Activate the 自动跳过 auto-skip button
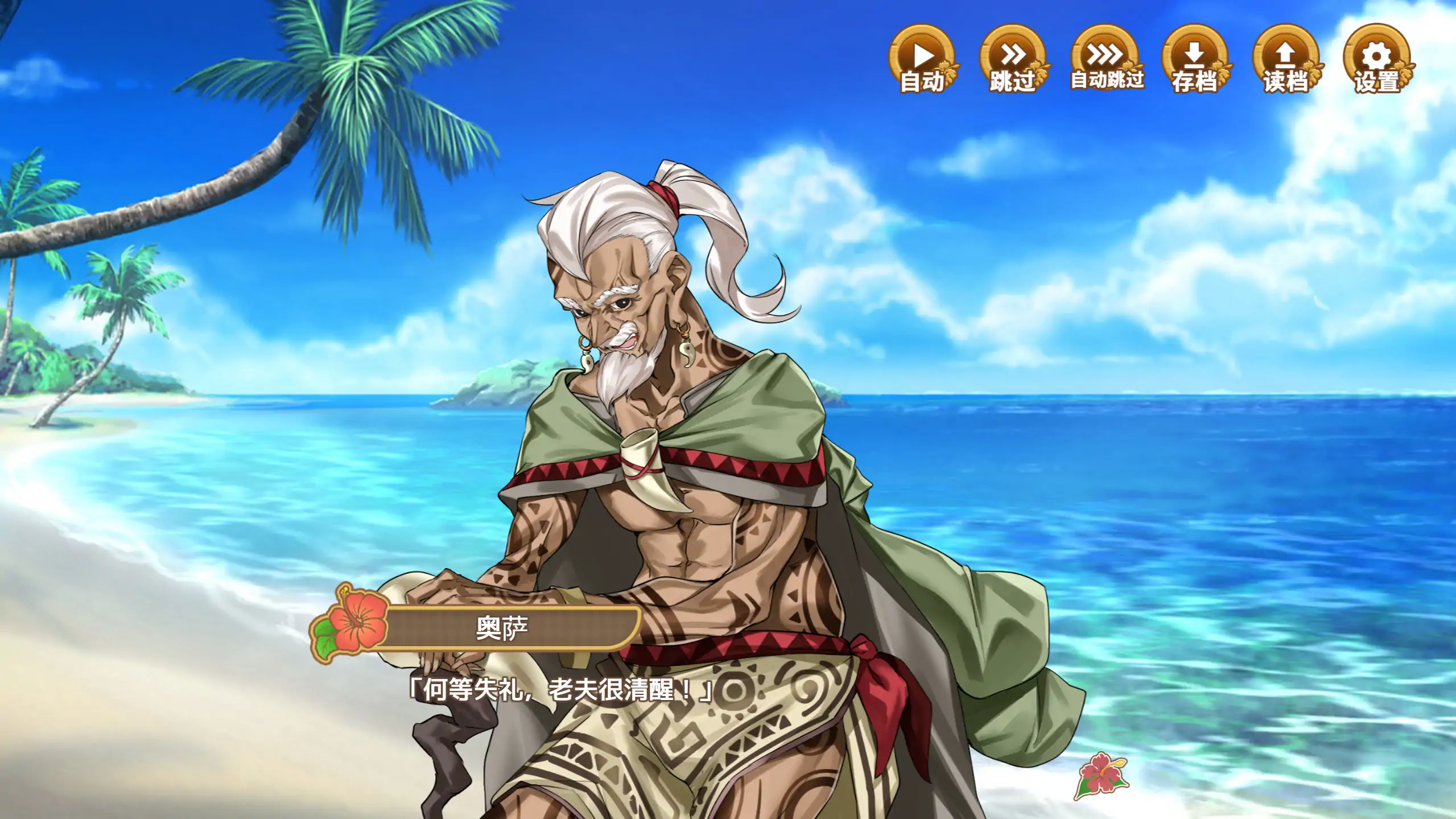The width and height of the screenshot is (1456, 819). click(x=1105, y=59)
